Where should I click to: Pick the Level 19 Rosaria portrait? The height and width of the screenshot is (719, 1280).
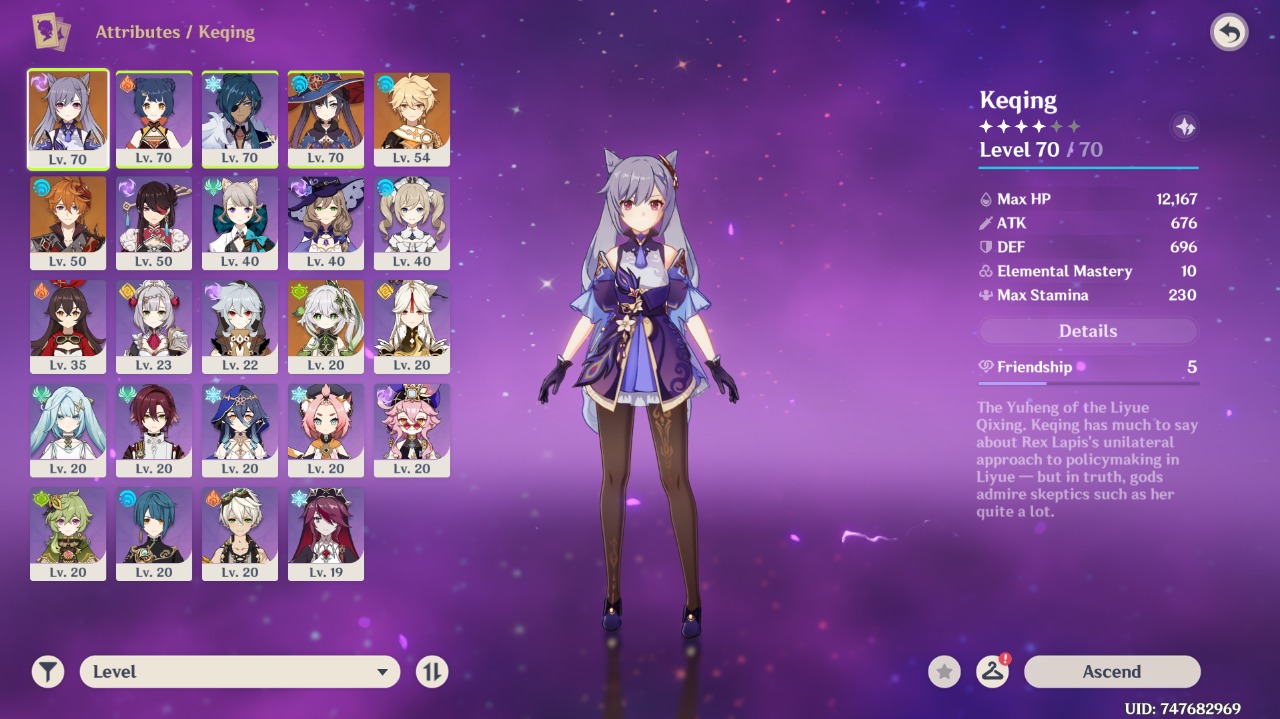326,534
